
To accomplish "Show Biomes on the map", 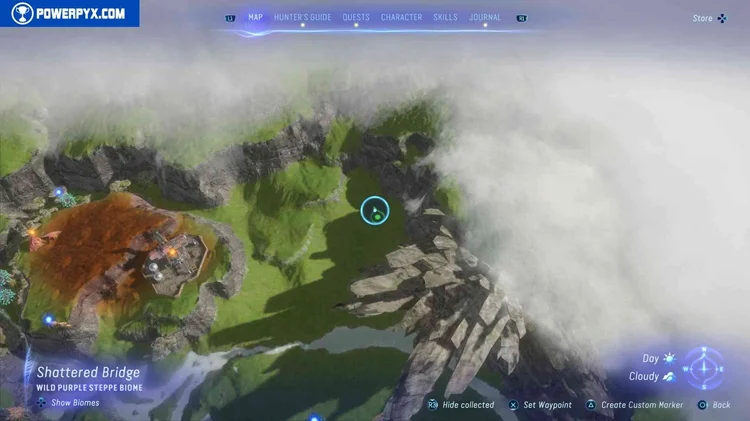I will pyautogui.click(x=69, y=403).
